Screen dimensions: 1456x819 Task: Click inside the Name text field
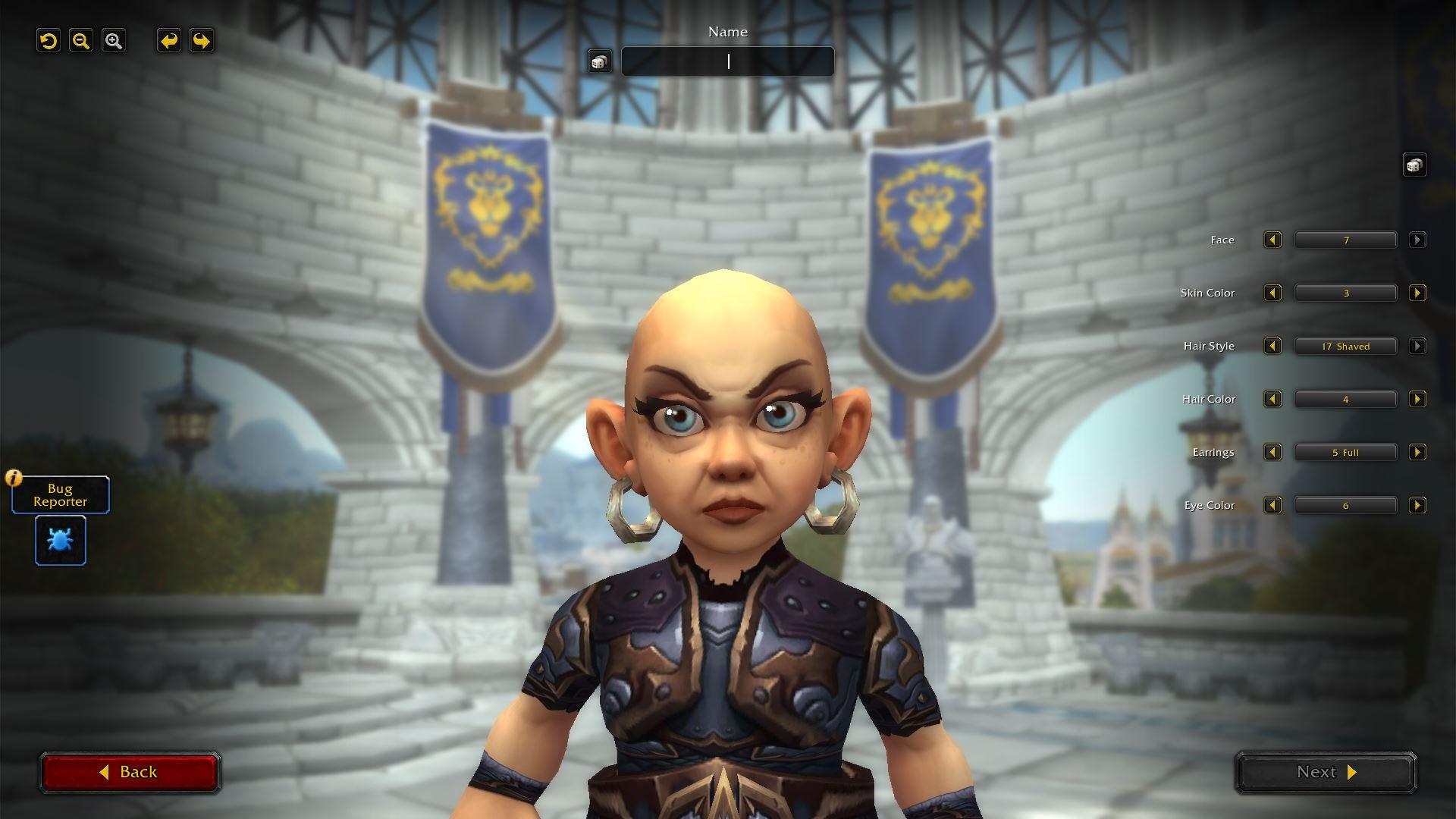[727, 61]
